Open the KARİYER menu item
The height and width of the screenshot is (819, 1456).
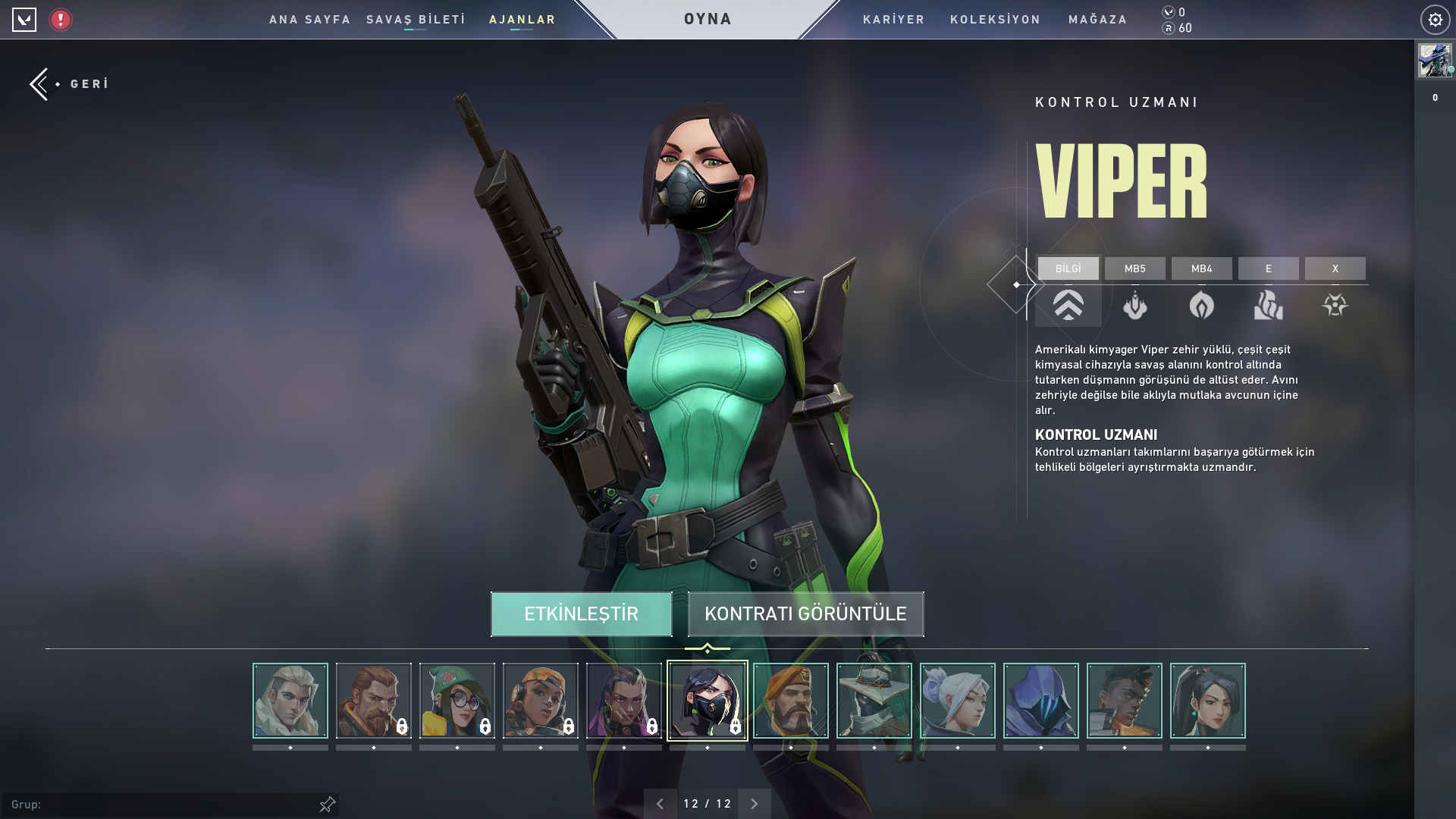point(893,20)
